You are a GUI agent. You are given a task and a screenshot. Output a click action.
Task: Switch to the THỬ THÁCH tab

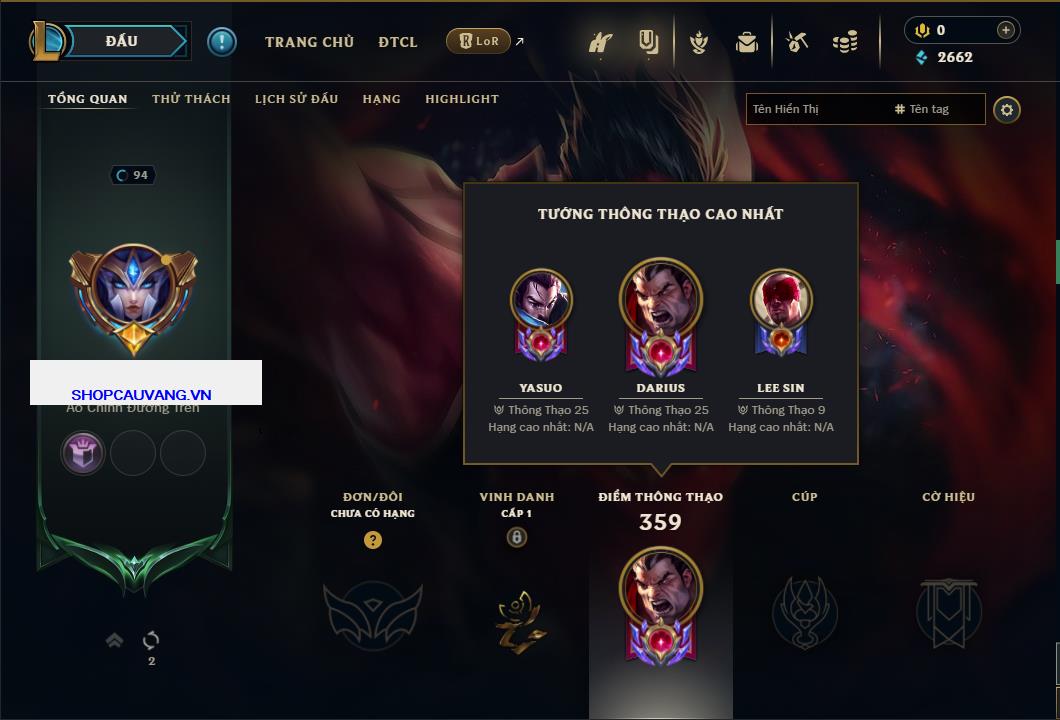click(x=191, y=99)
